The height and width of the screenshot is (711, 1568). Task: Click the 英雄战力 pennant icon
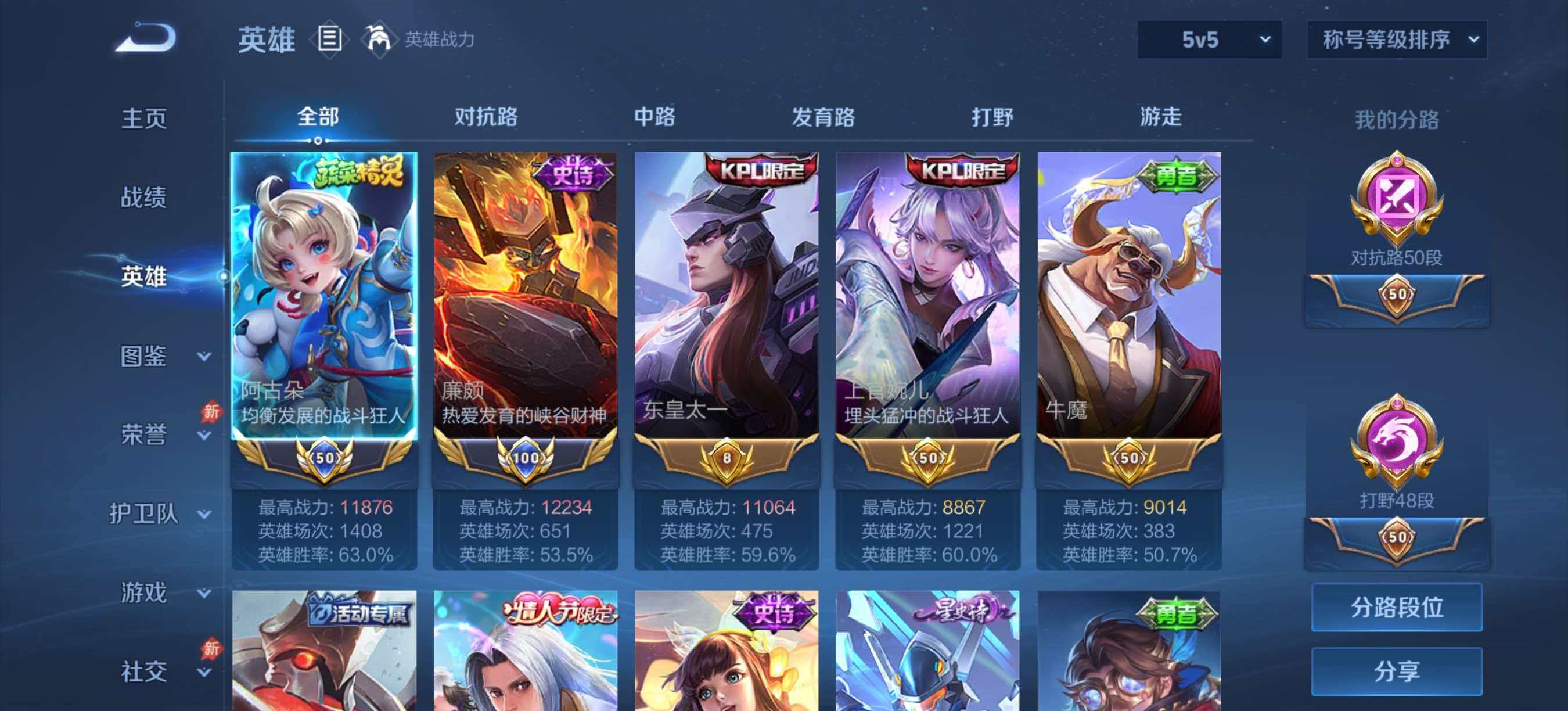pos(379,39)
